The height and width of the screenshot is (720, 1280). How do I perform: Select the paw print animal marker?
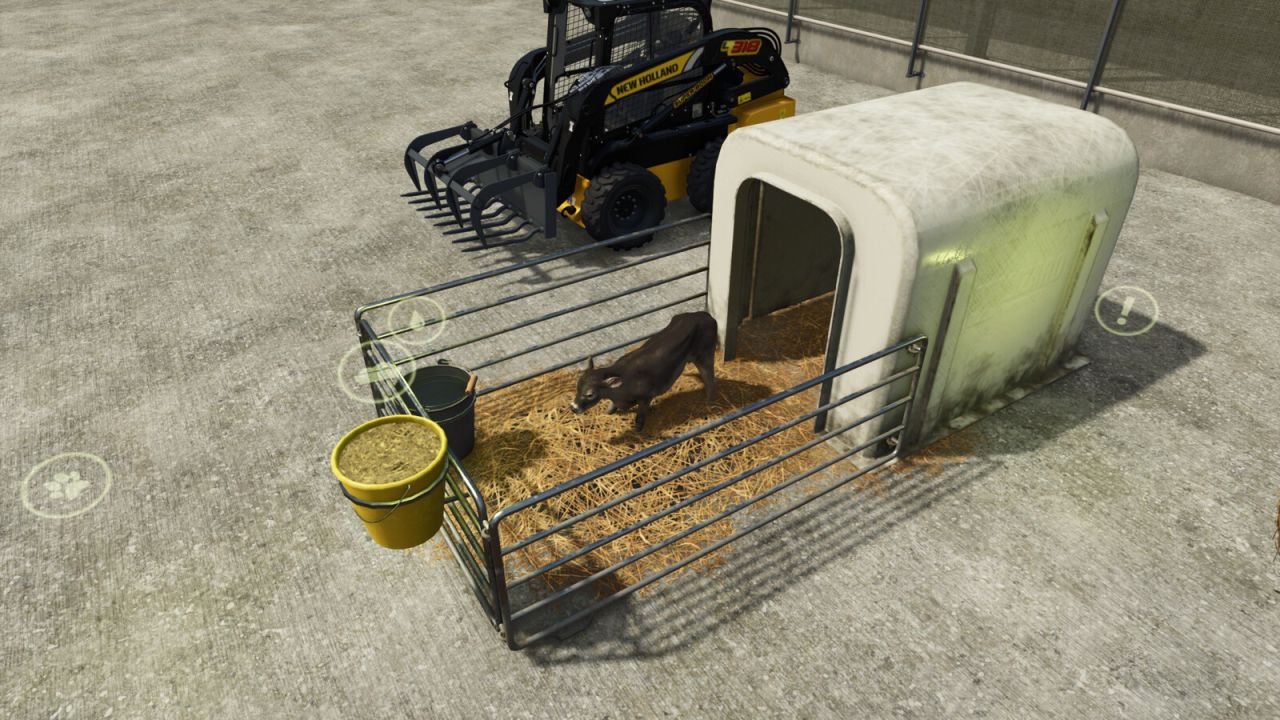click(66, 485)
